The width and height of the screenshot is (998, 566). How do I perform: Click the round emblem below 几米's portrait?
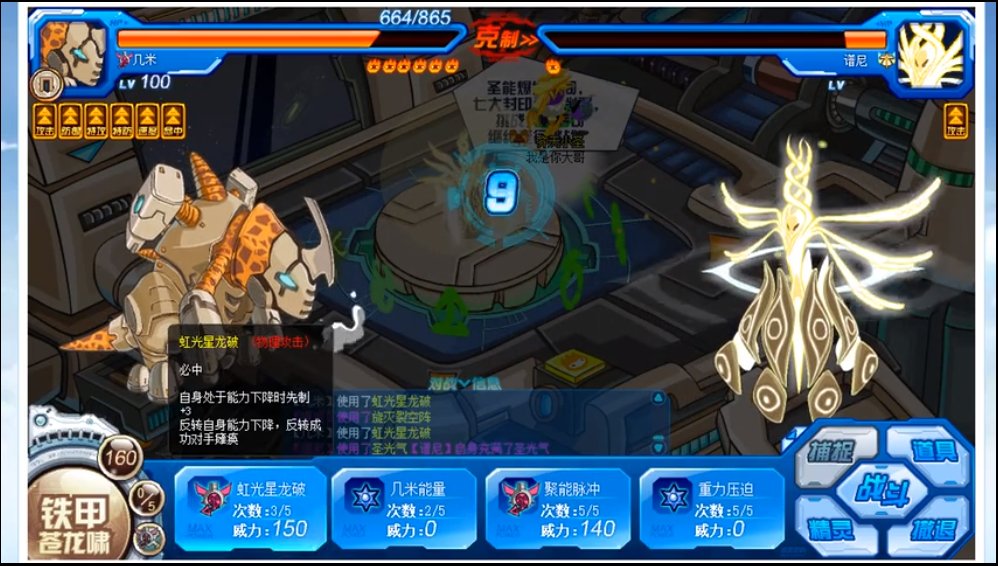pos(47,83)
